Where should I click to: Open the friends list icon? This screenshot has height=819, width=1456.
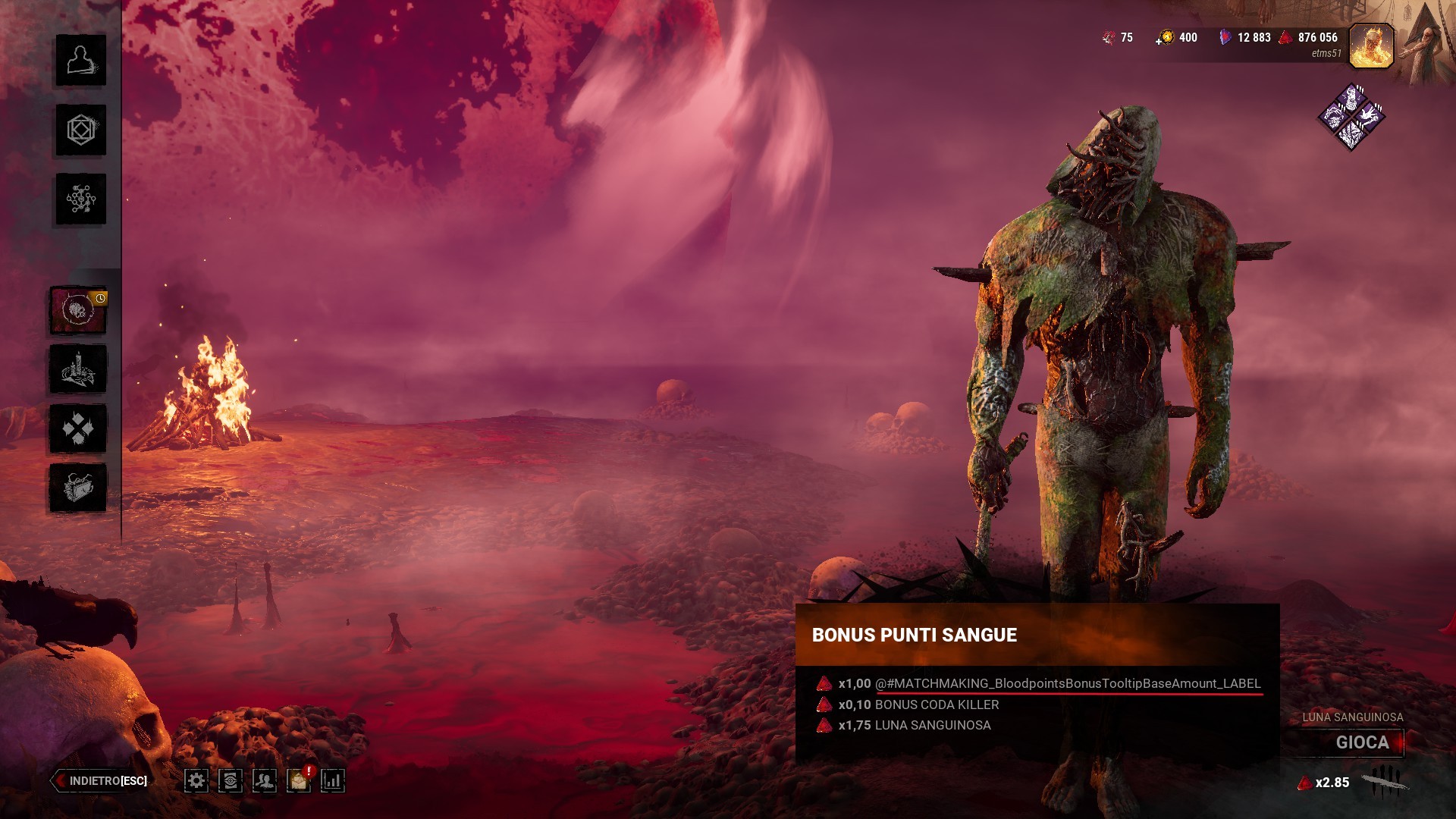[265, 780]
